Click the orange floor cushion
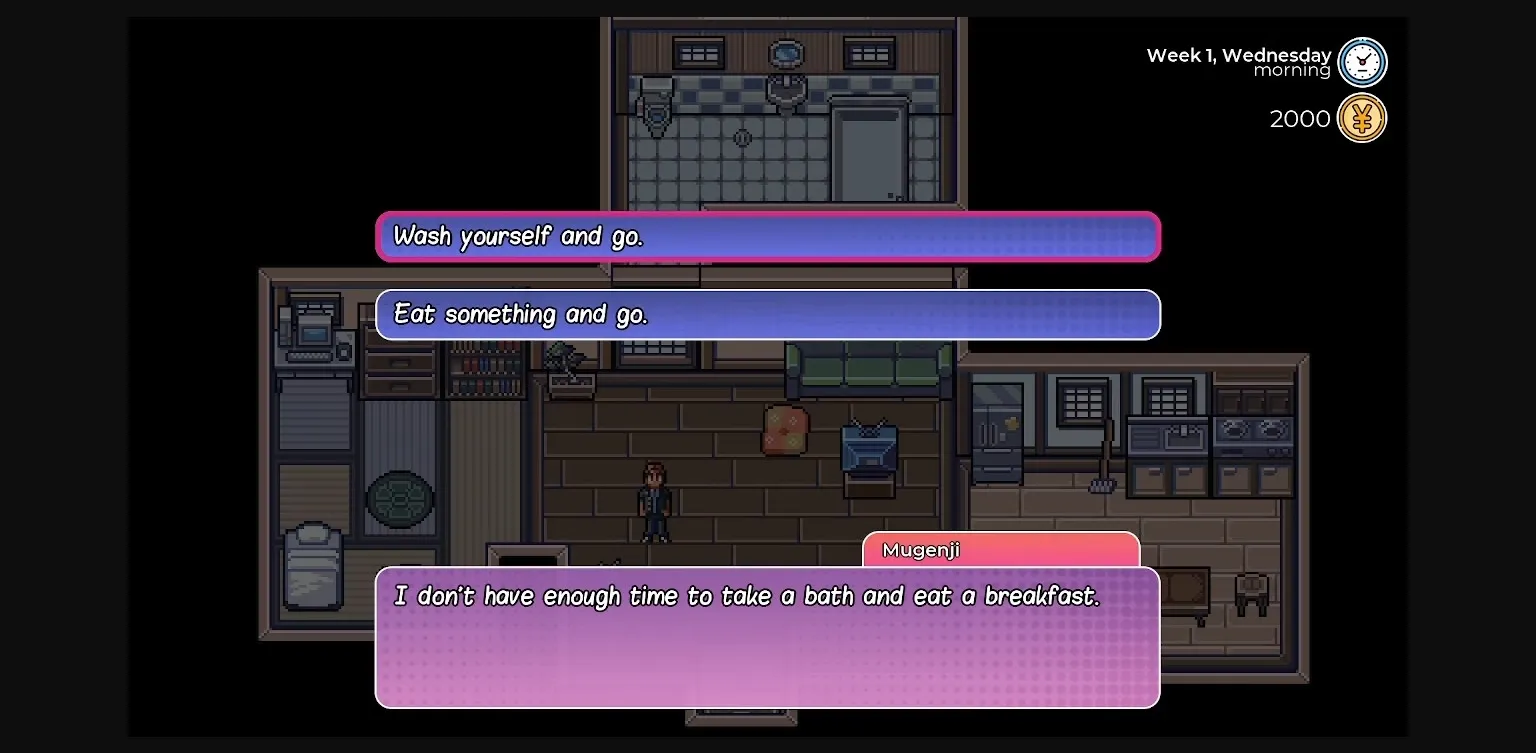The width and height of the screenshot is (1536, 753). coord(786,428)
